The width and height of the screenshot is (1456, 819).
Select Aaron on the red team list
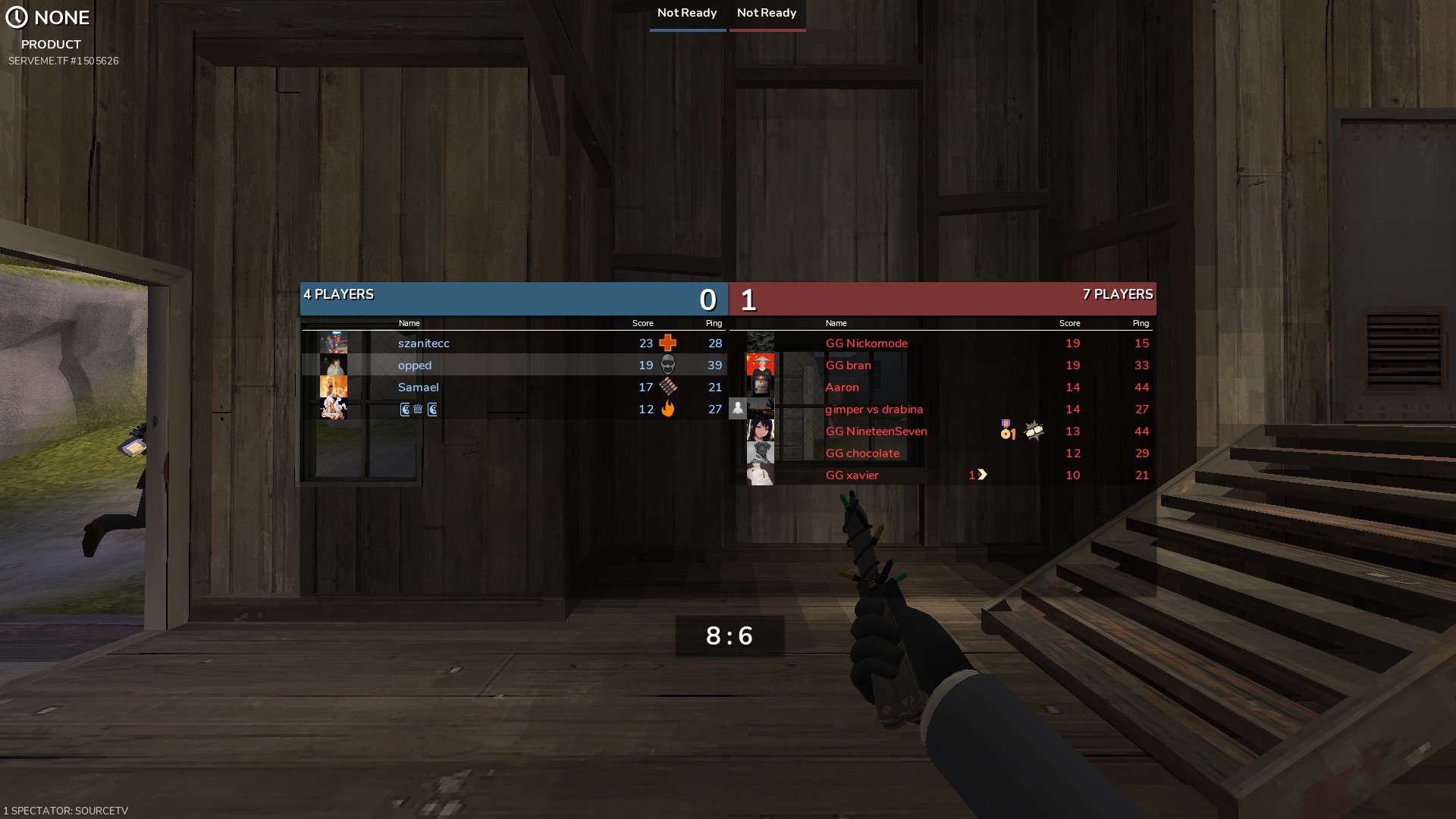pyautogui.click(x=842, y=388)
